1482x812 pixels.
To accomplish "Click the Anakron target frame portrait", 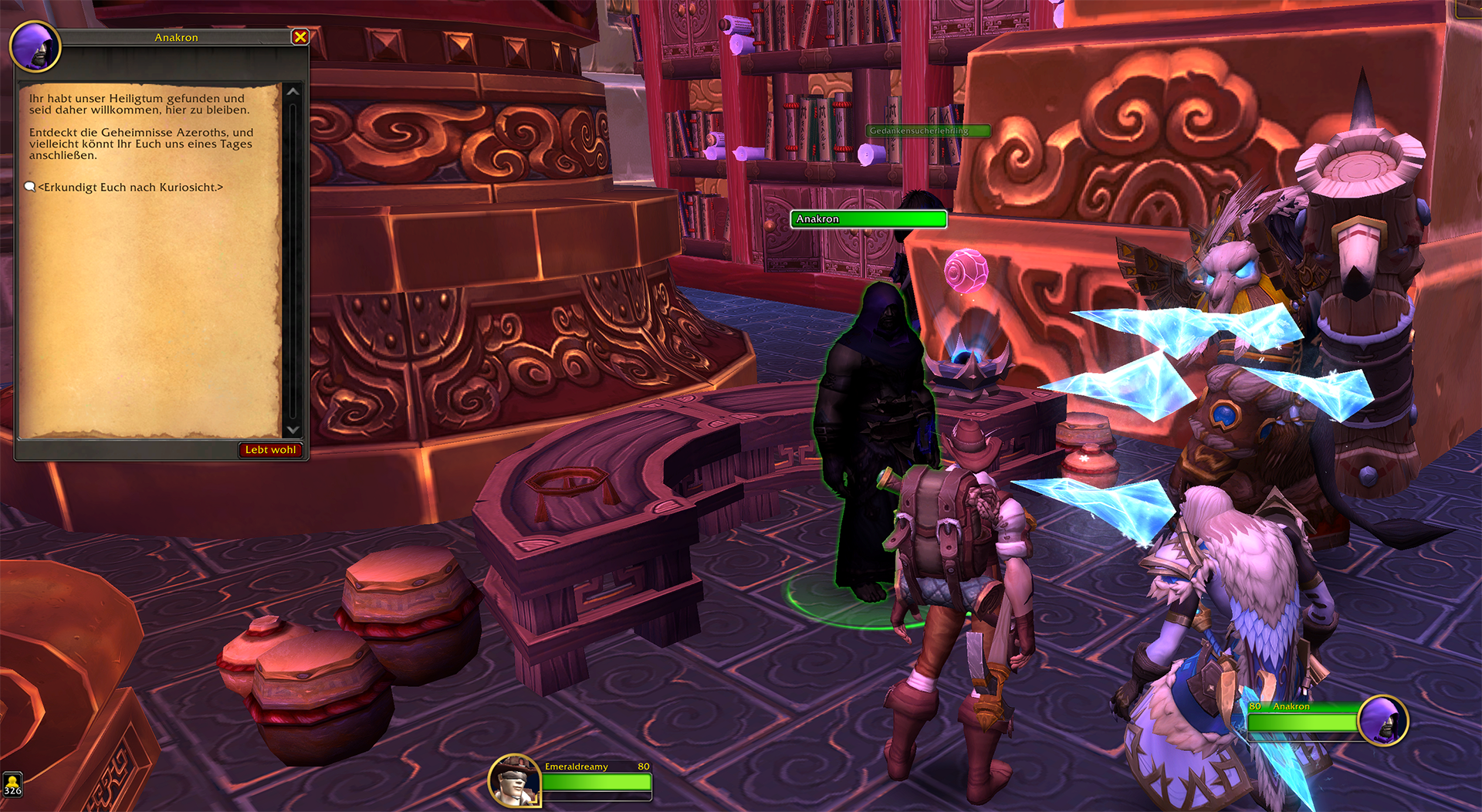I will click(x=1382, y=721).
